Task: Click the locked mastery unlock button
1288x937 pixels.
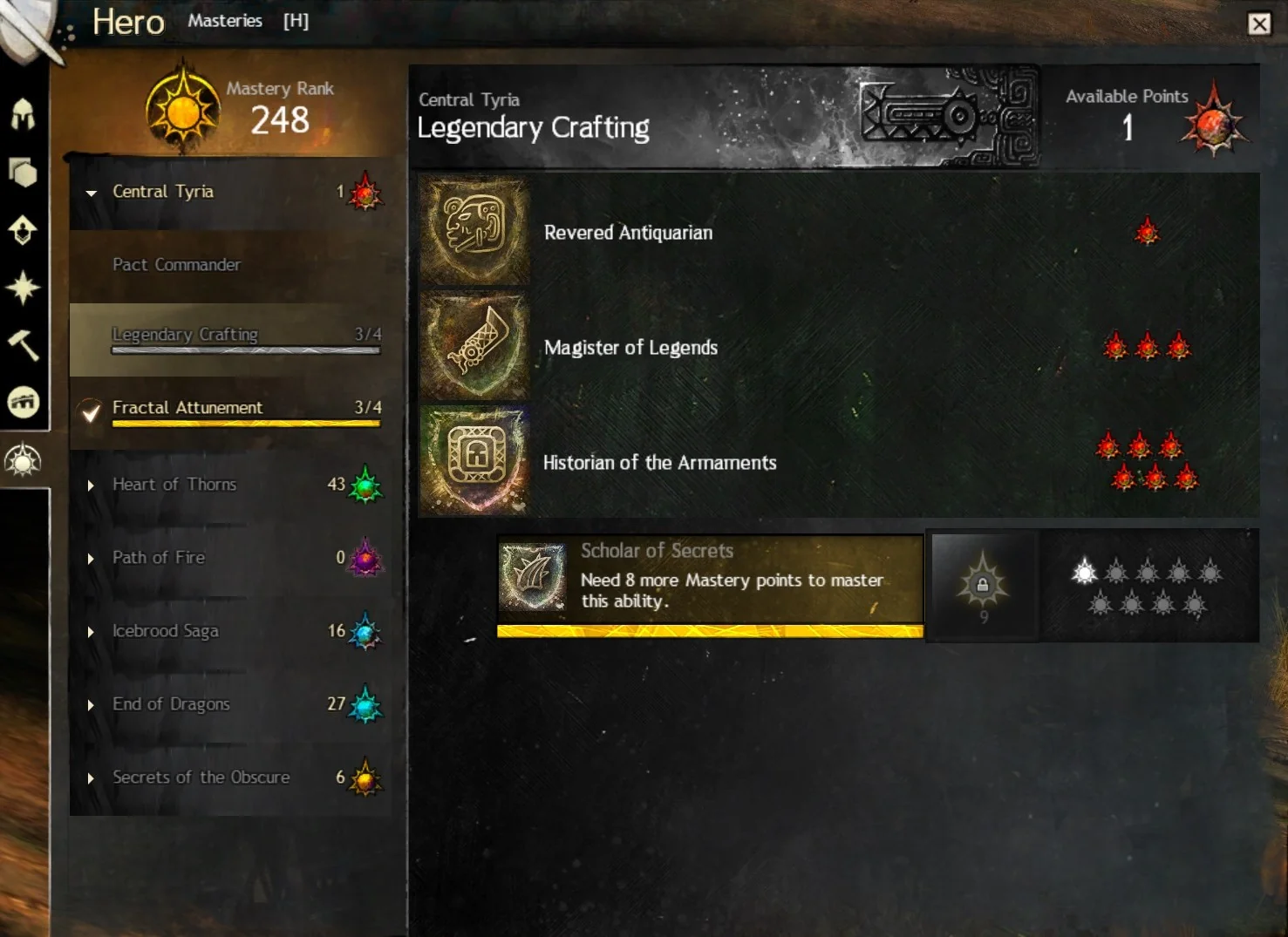Action: coord(983,585)
